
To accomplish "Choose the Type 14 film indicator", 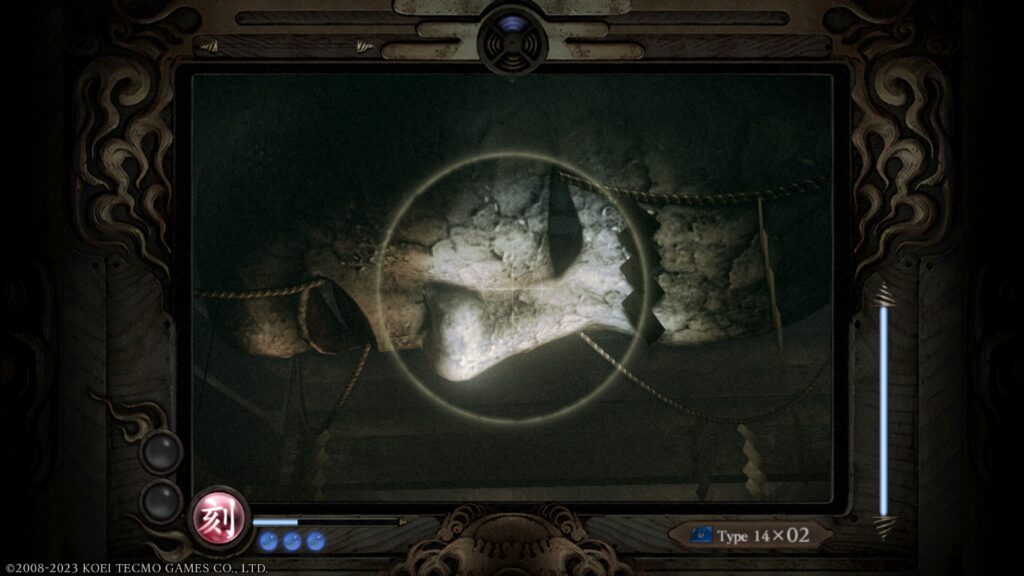I will click(750, 535).
